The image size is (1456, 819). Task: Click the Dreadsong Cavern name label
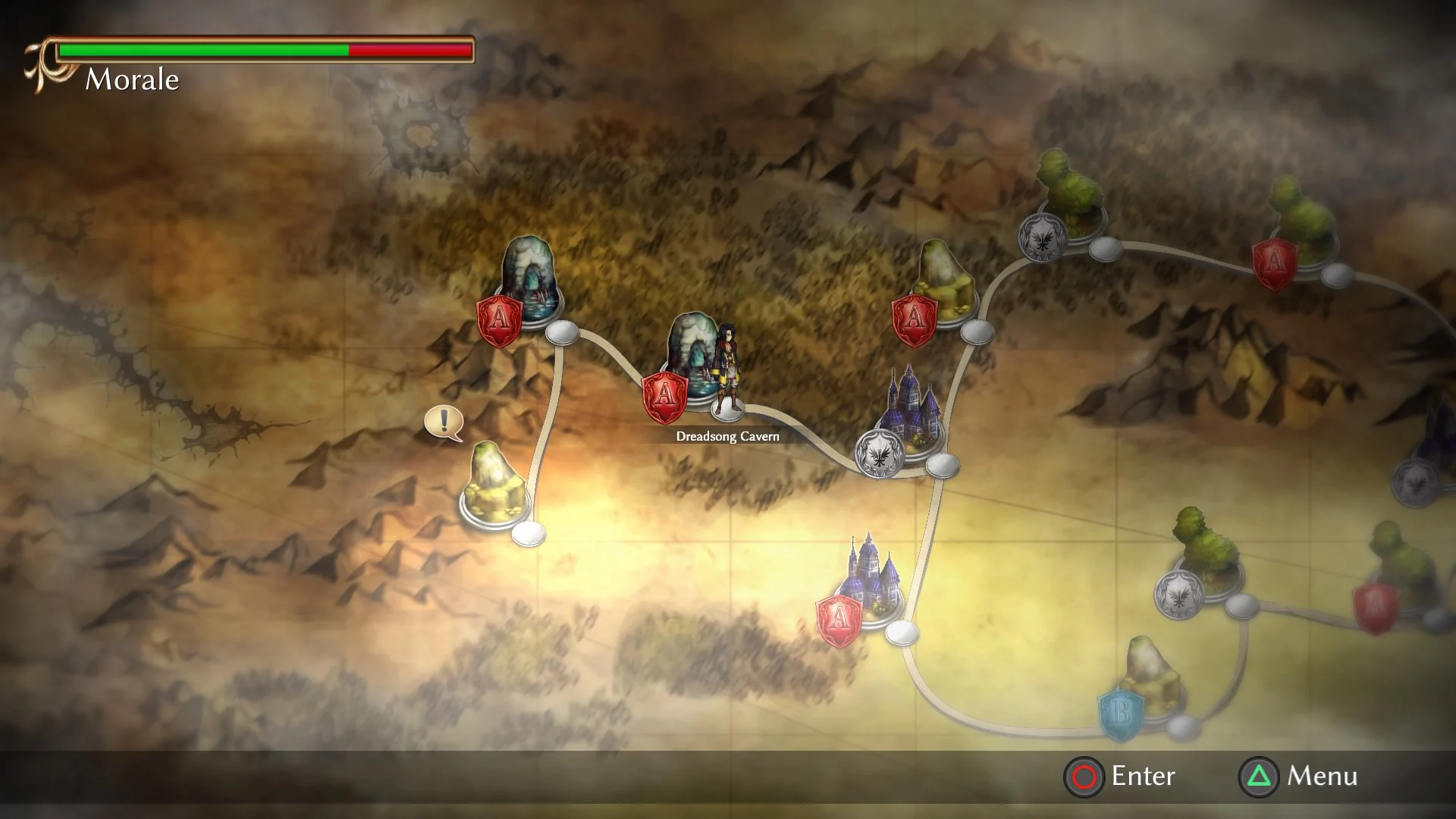[x=727, y=436]
